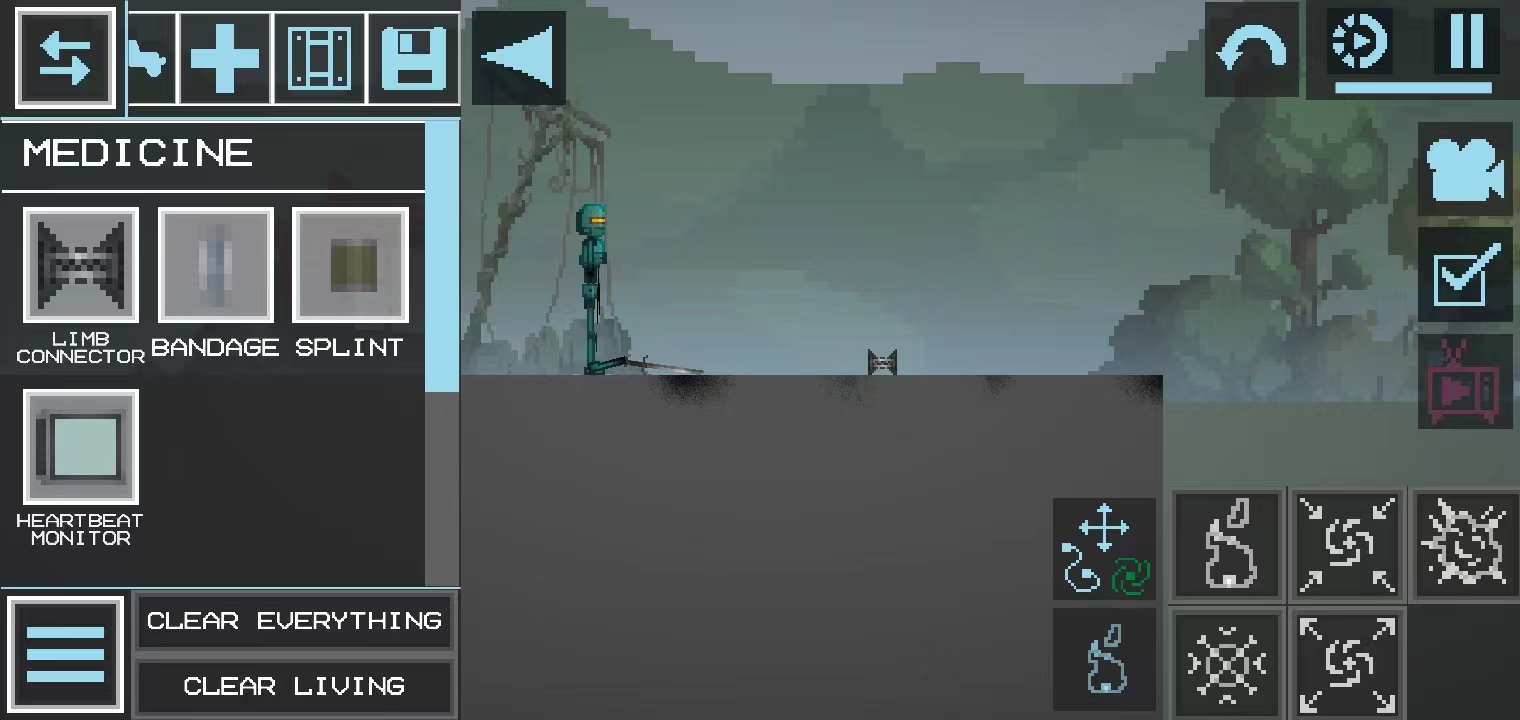Activate the slow motion control
1520x720 pixels.
tap(1361, 42)
